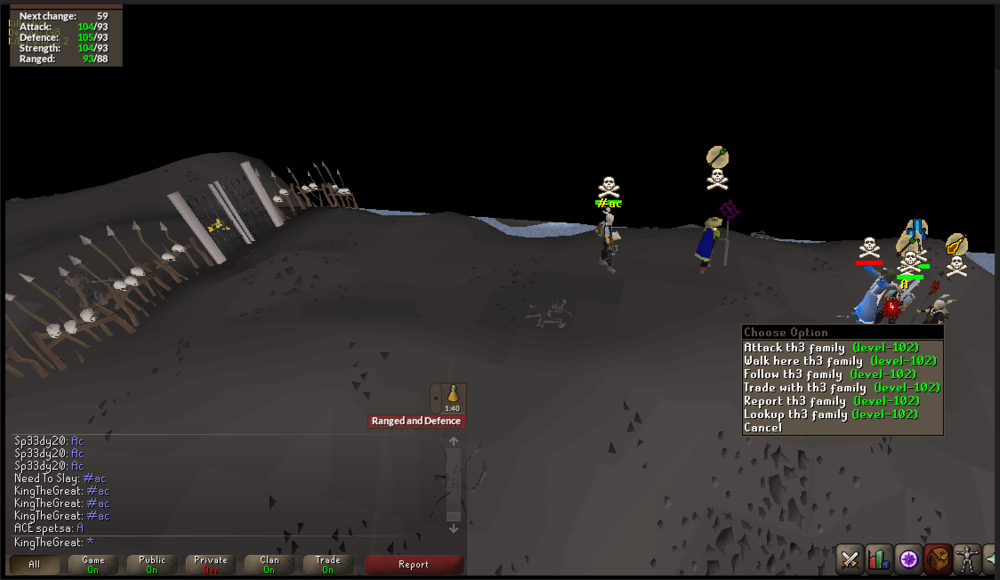Switch to the All chat tab
1000x580 pixels.
pyautogui.click(x=34, y=564)
